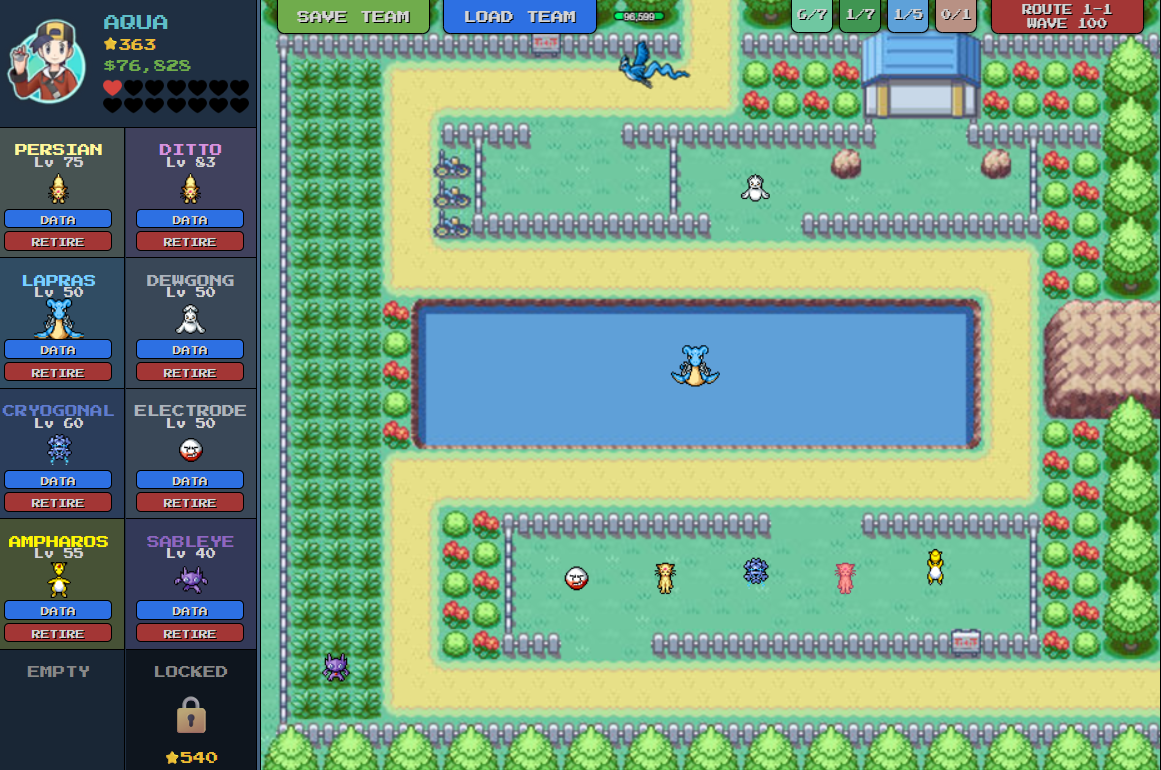Viewport: 1161px width, 770px height.
Task: View Ampharos data
Action: 58,611
